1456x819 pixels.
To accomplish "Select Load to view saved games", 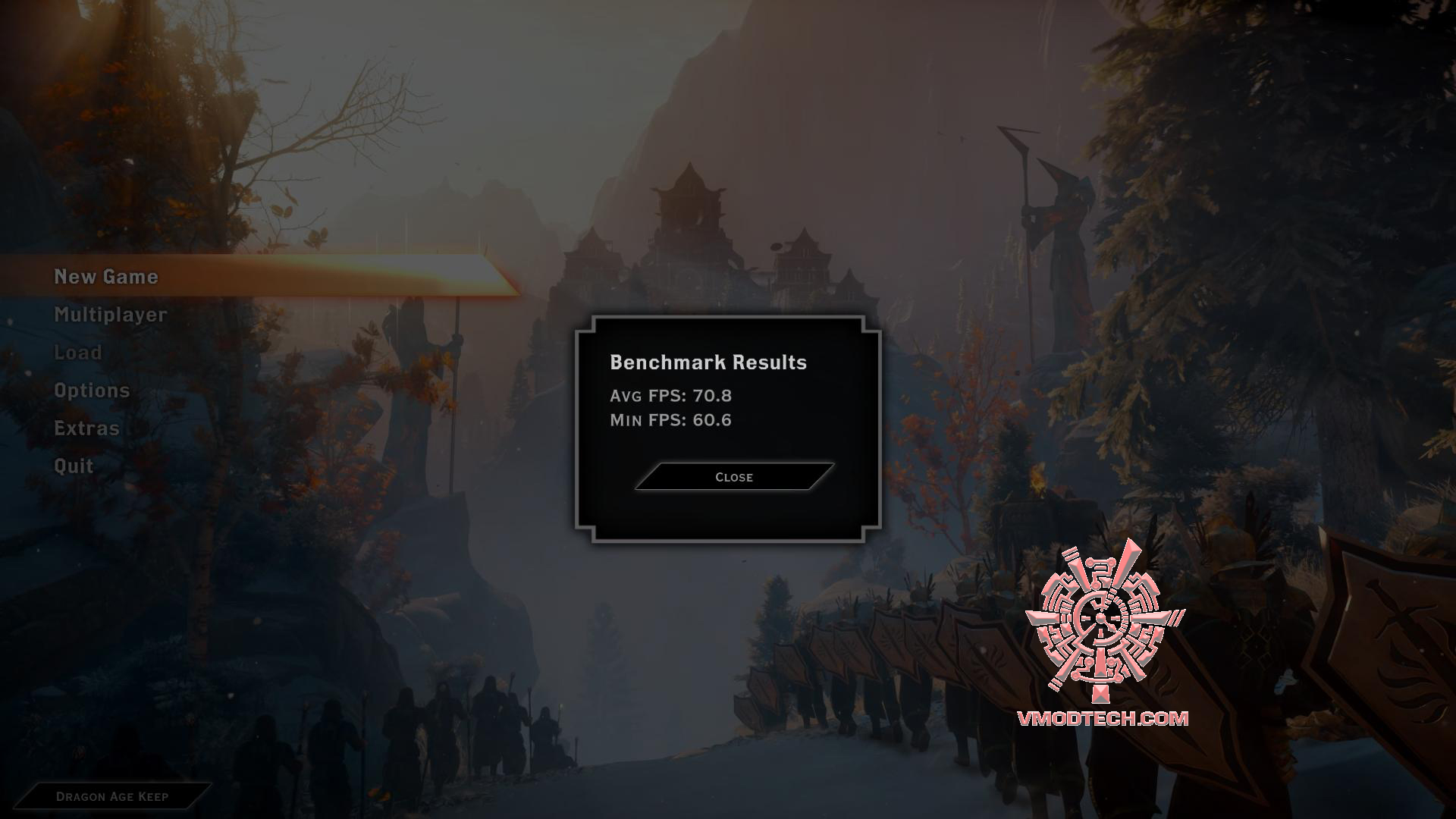I will [77, 353].
